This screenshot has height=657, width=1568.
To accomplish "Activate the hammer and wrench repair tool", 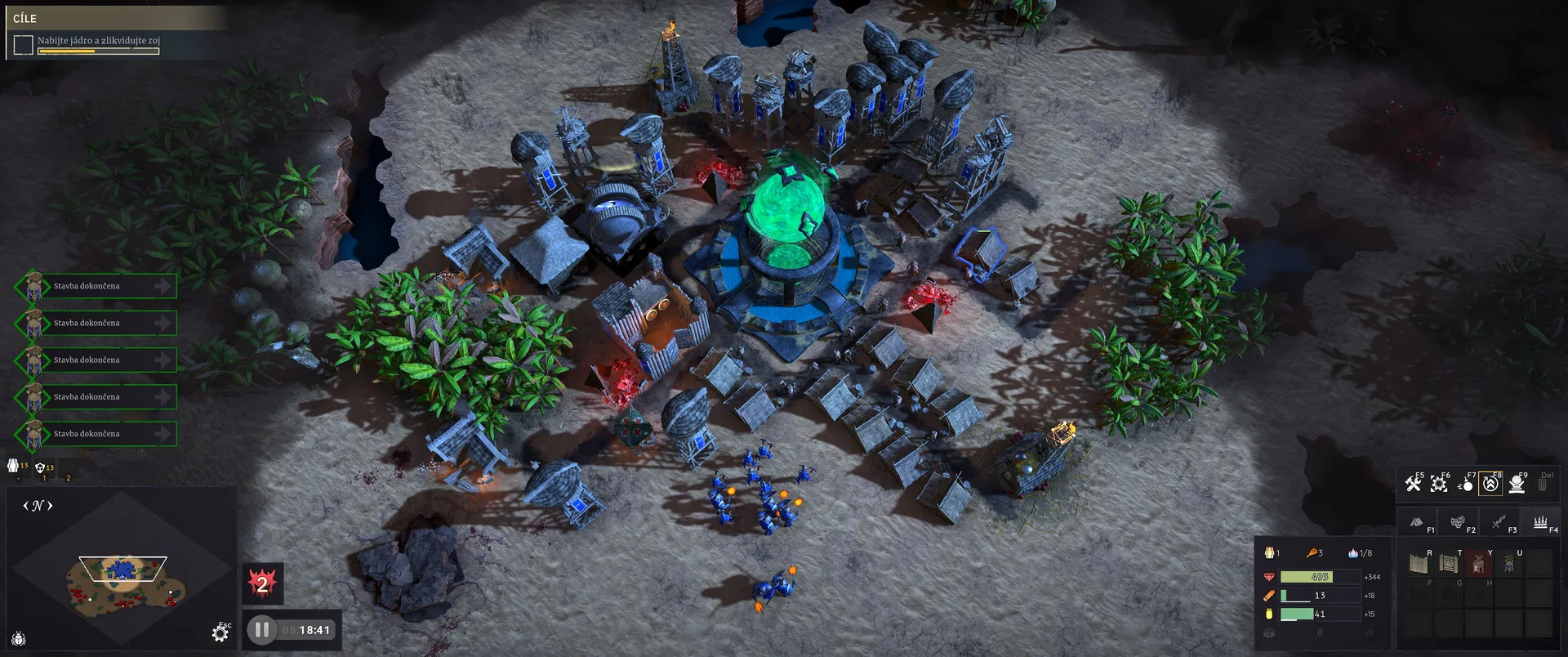I will pyautogui.click(x=1414, y=484).
